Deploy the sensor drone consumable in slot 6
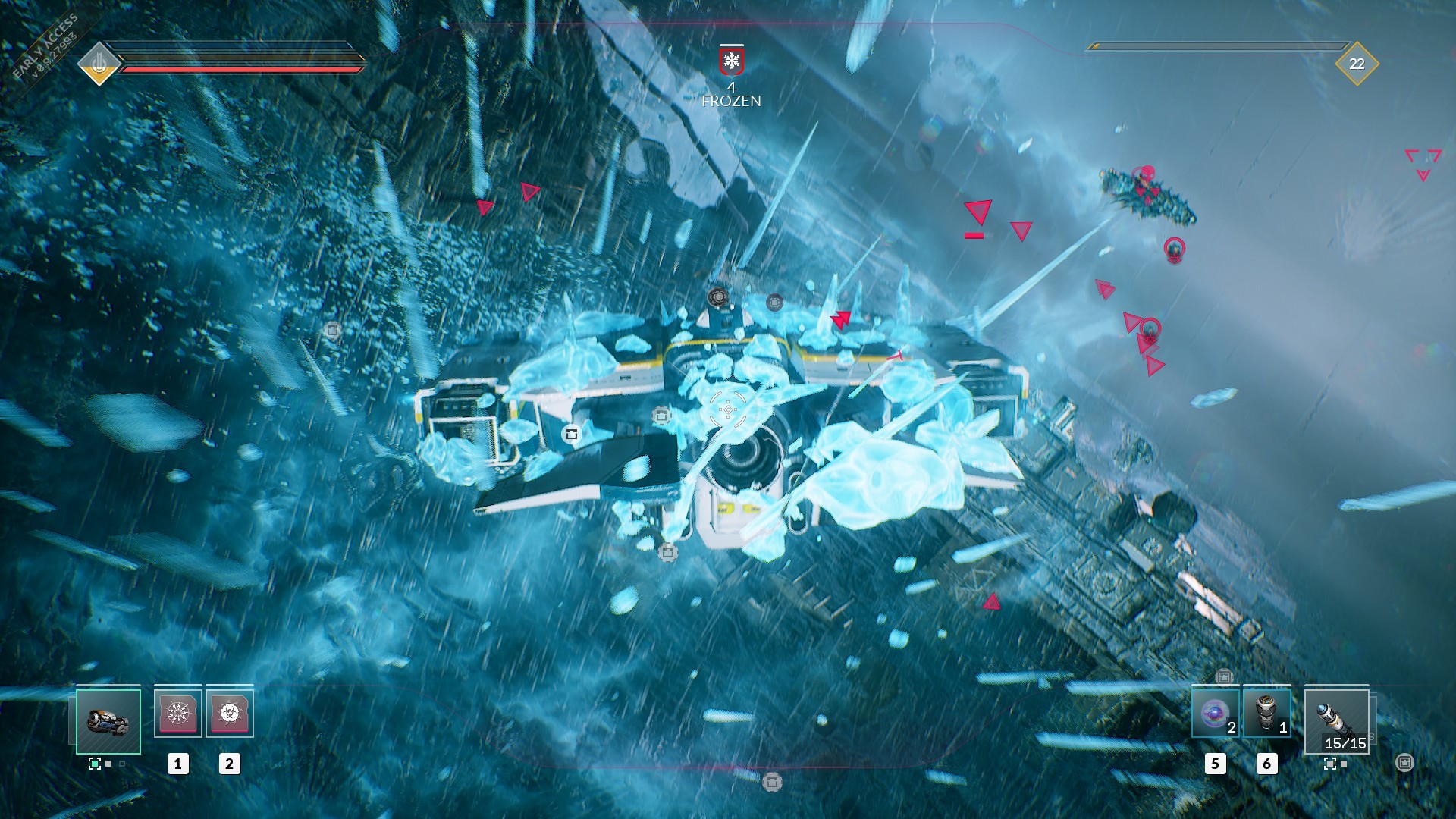 point(1267,713)
